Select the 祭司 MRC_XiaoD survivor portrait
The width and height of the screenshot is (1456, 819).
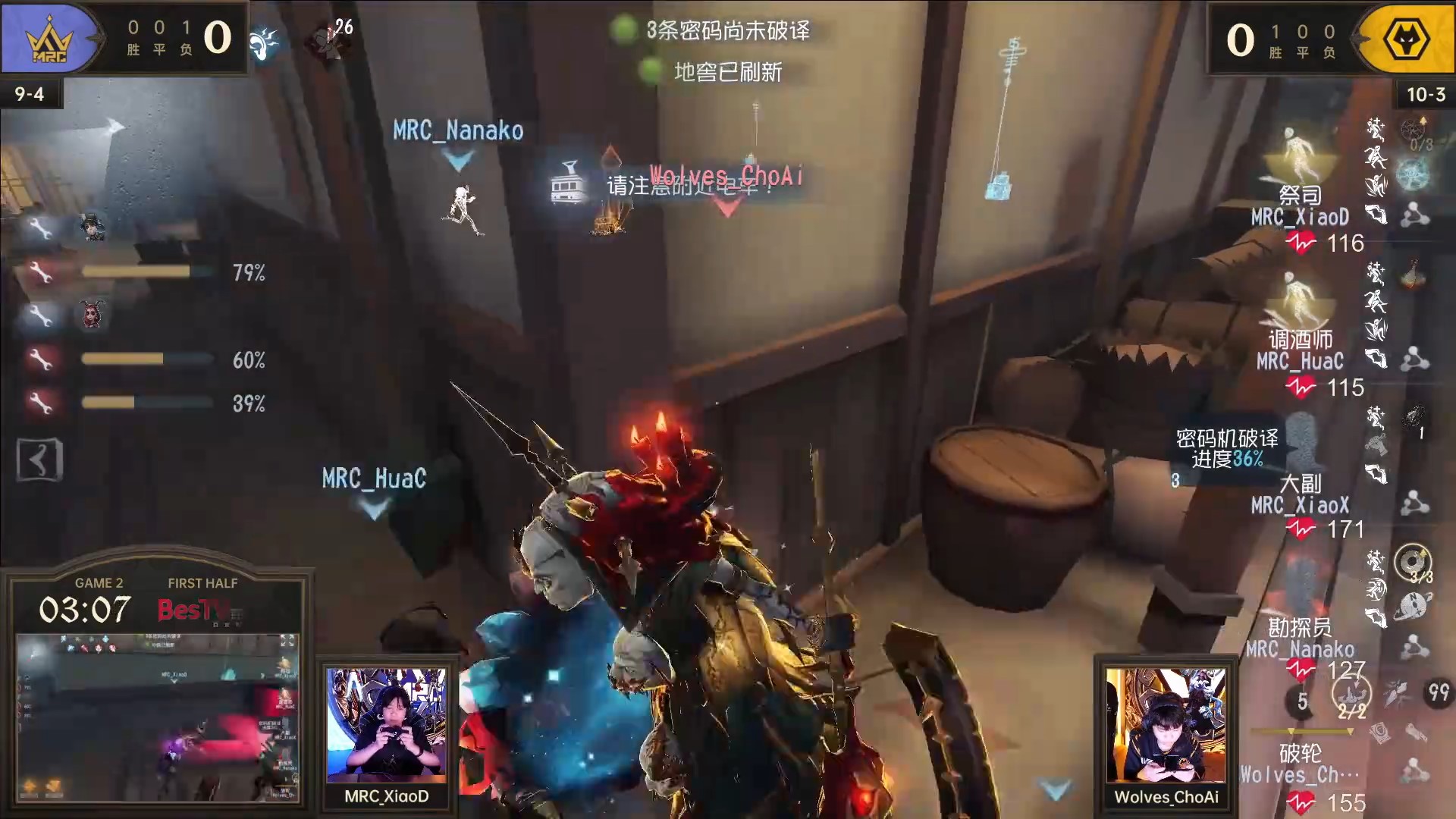[1300, 152]
